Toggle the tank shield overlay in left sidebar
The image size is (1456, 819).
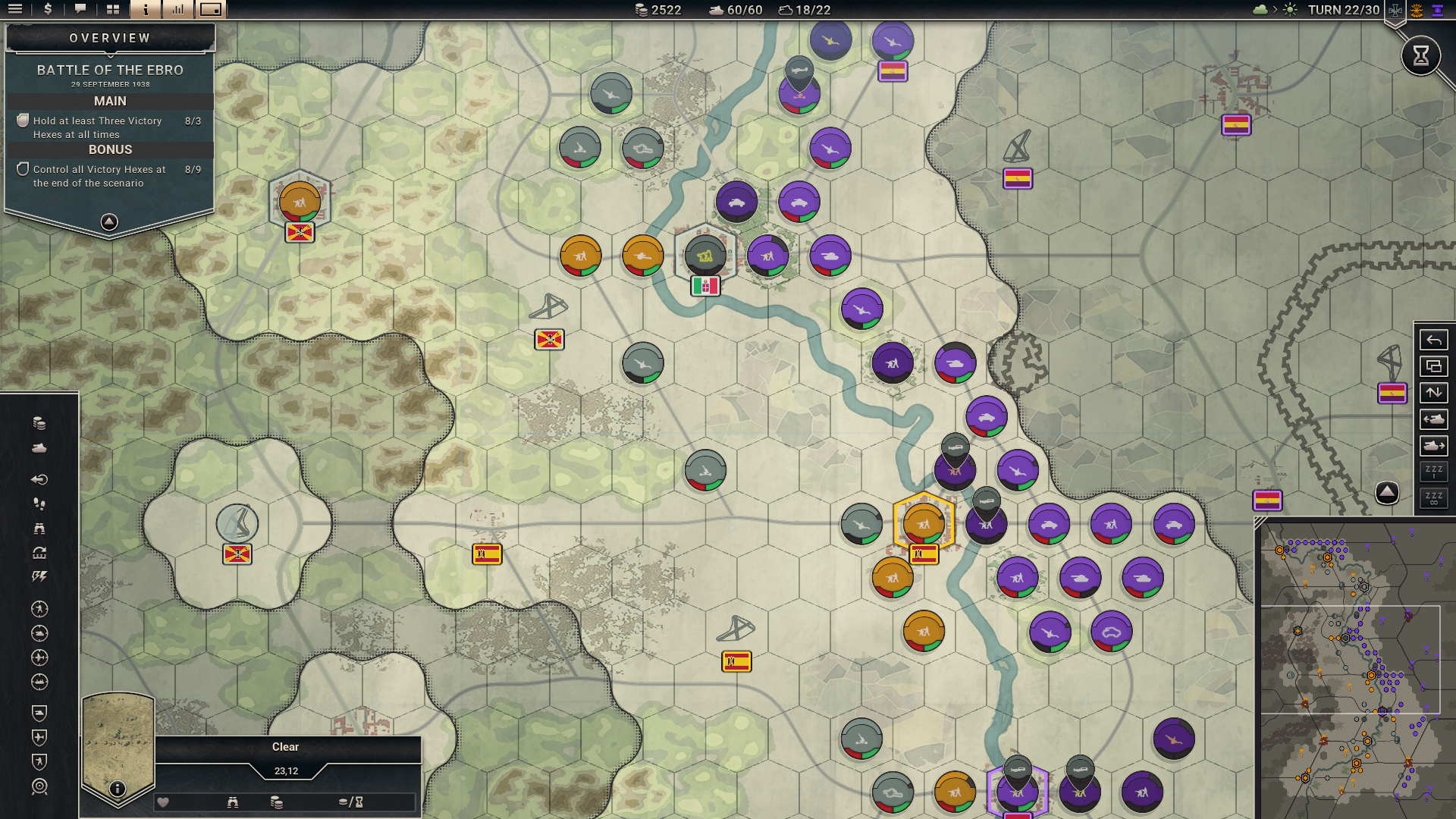click(x=38, y=714)
